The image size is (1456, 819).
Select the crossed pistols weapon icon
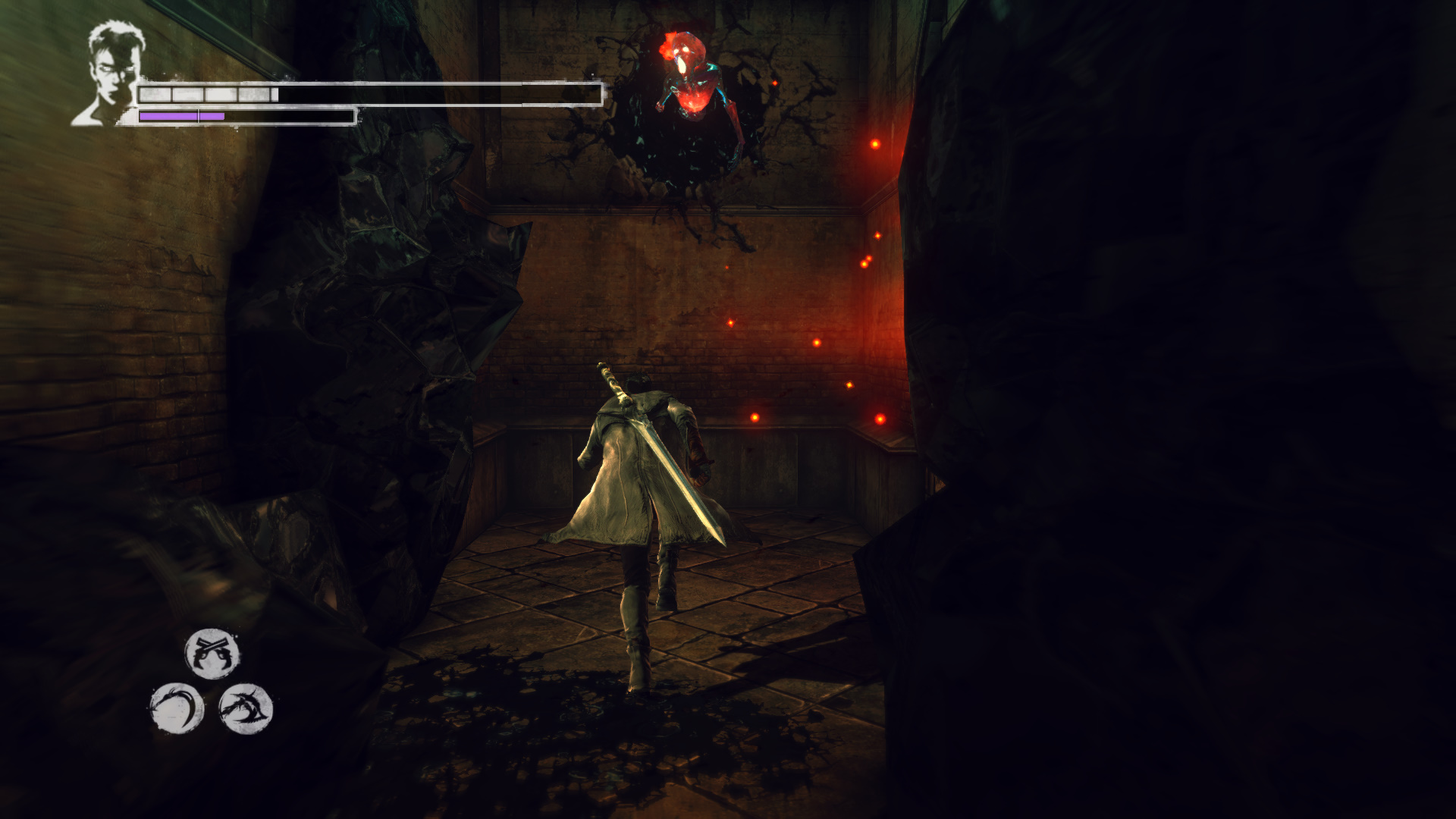pos(212,653)
